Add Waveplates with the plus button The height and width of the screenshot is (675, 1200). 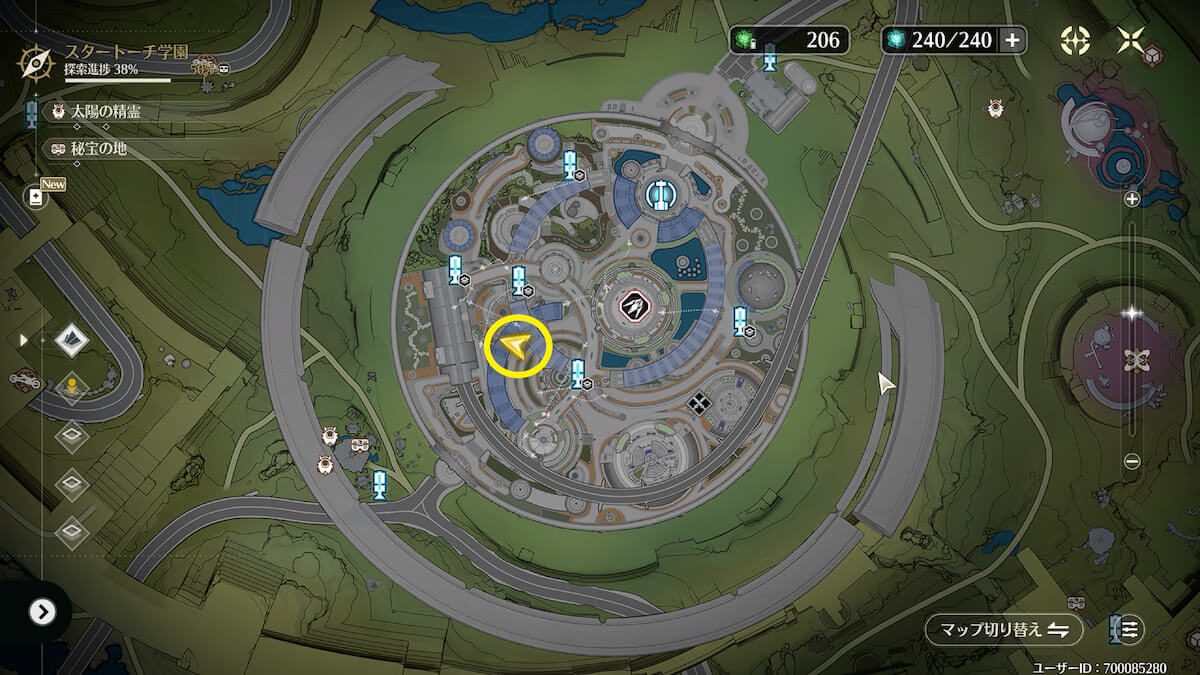coord(1012,40)
